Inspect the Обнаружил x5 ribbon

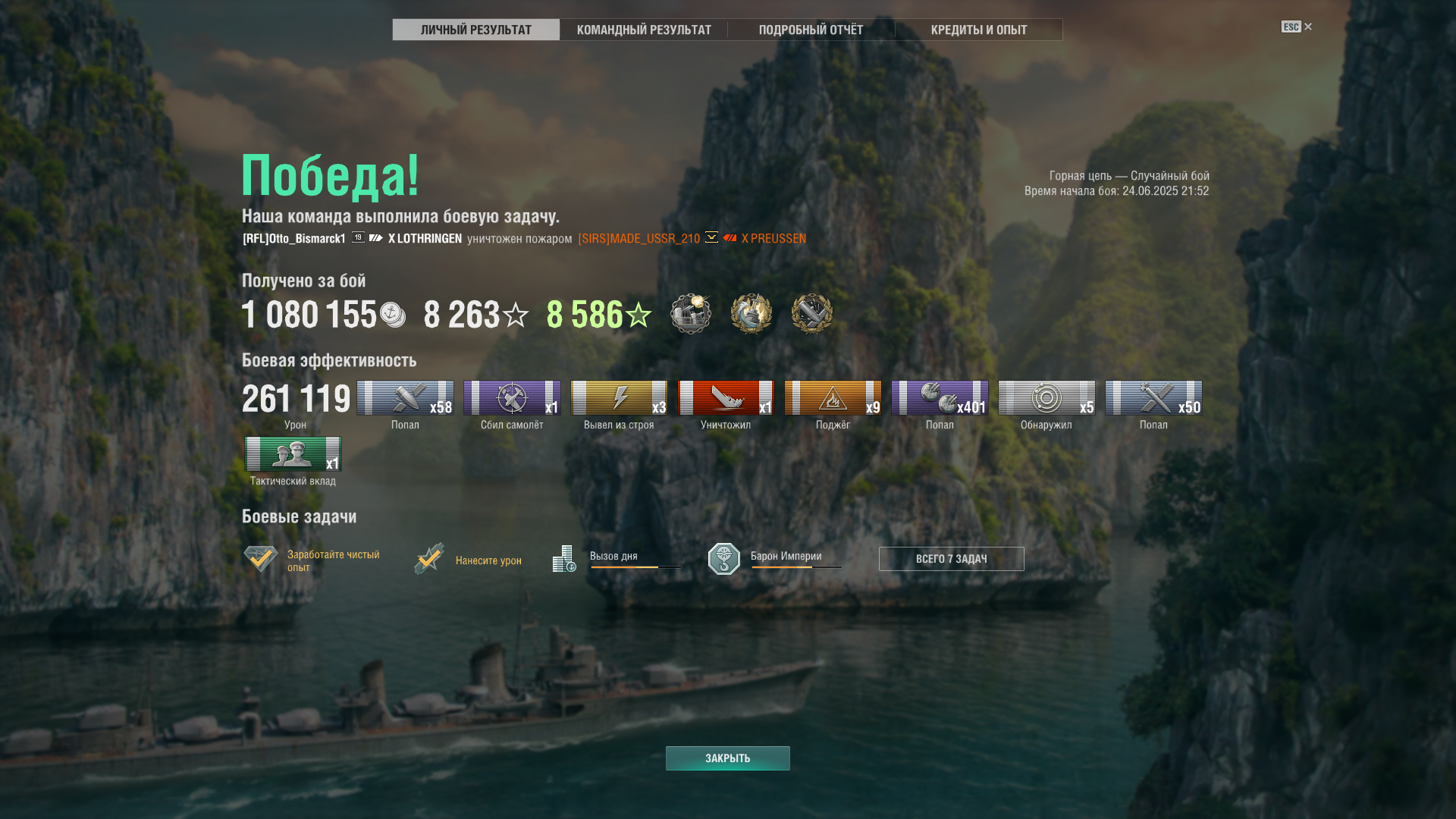(x=1046, y=398)
